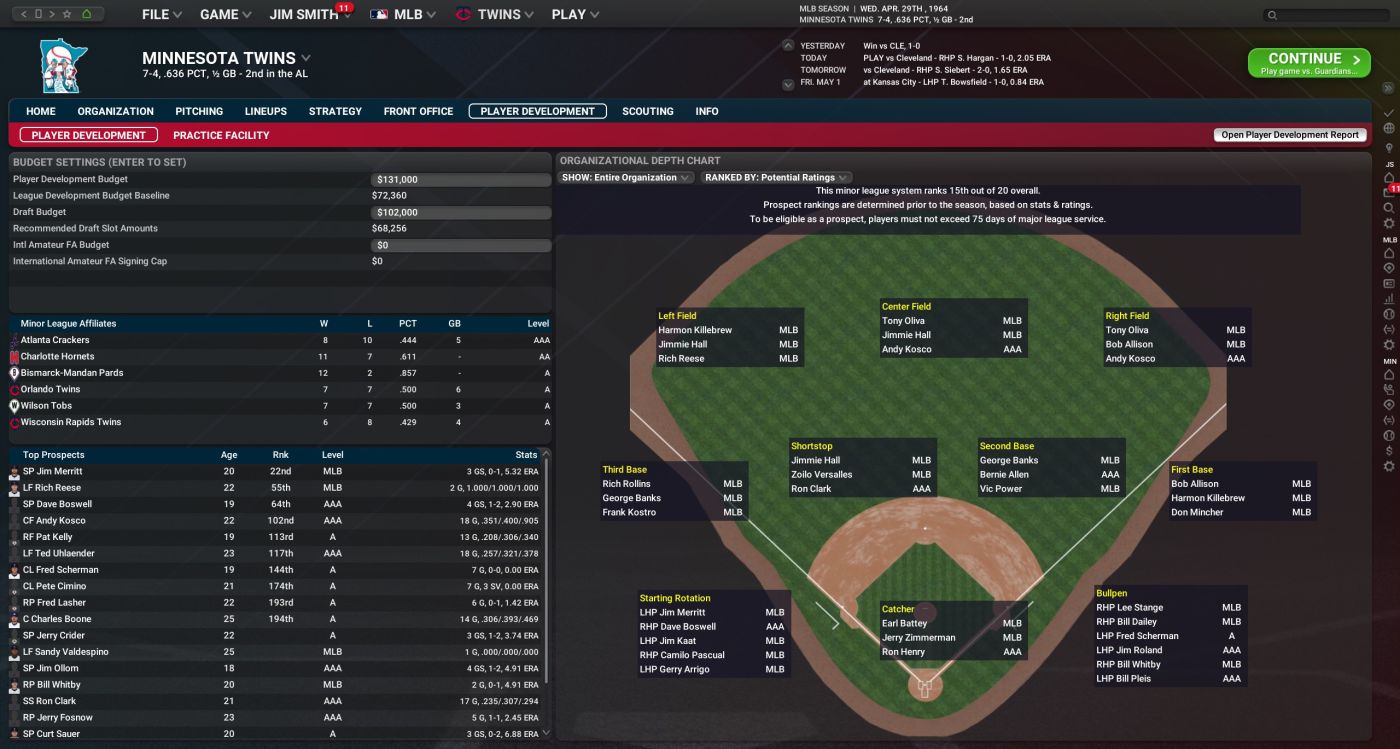Switch to the SCOUTING tab
Viewport: 1400px width, 749px height.
coord(647,111)
